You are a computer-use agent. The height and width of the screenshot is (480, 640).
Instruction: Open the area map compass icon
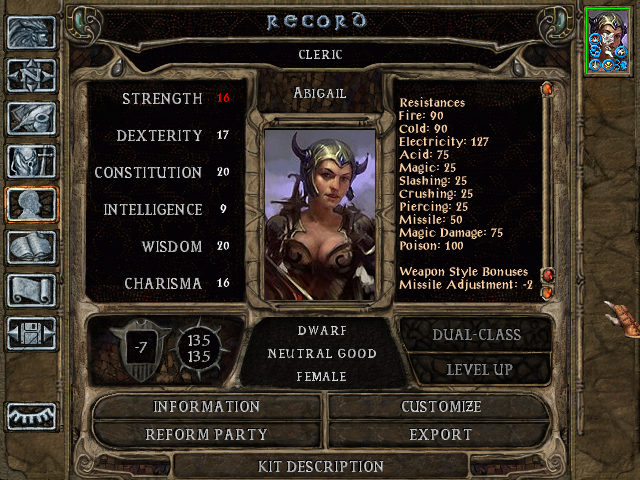coord(30,75)
